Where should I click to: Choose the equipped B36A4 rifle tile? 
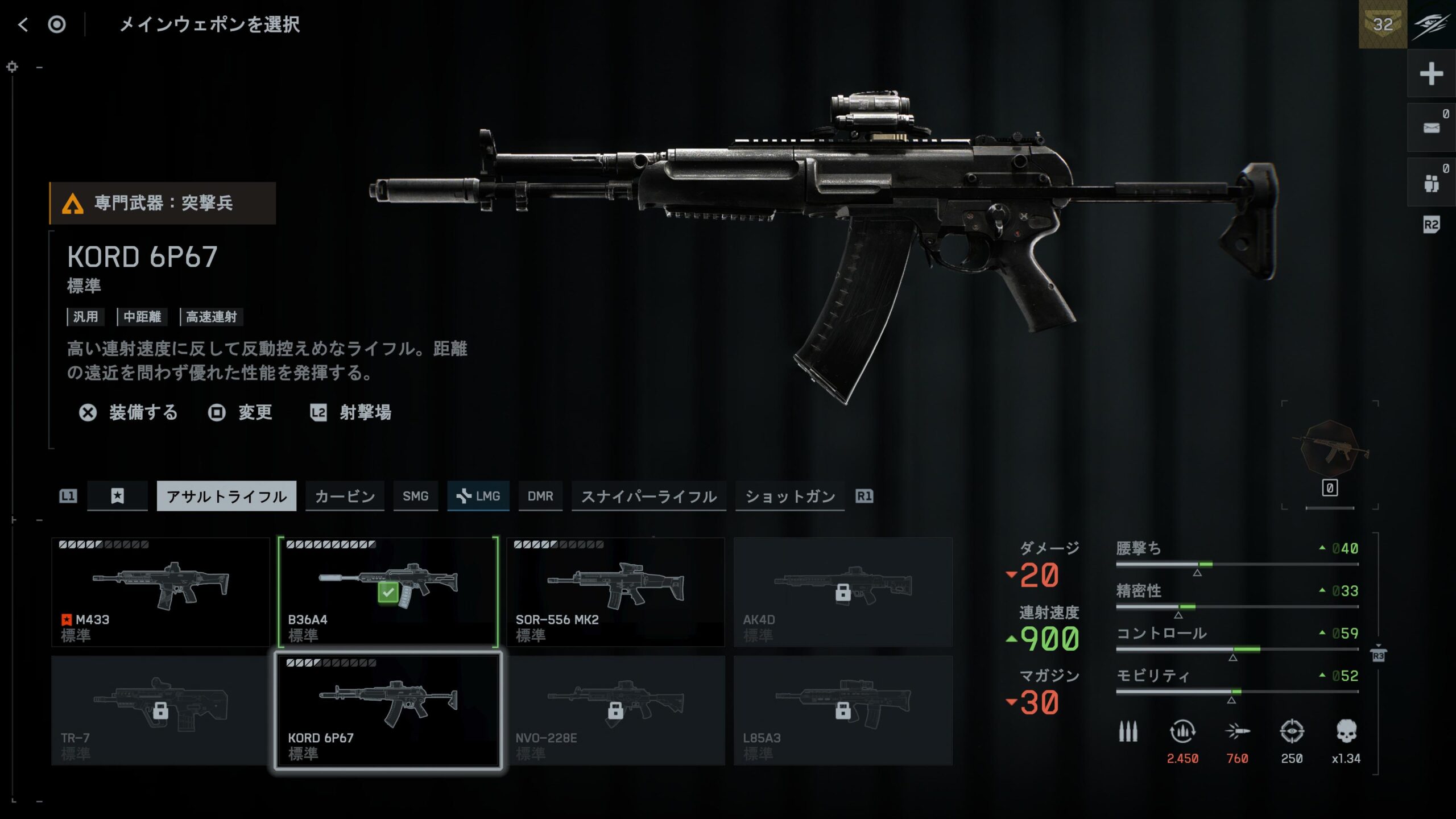pos(388,591)
